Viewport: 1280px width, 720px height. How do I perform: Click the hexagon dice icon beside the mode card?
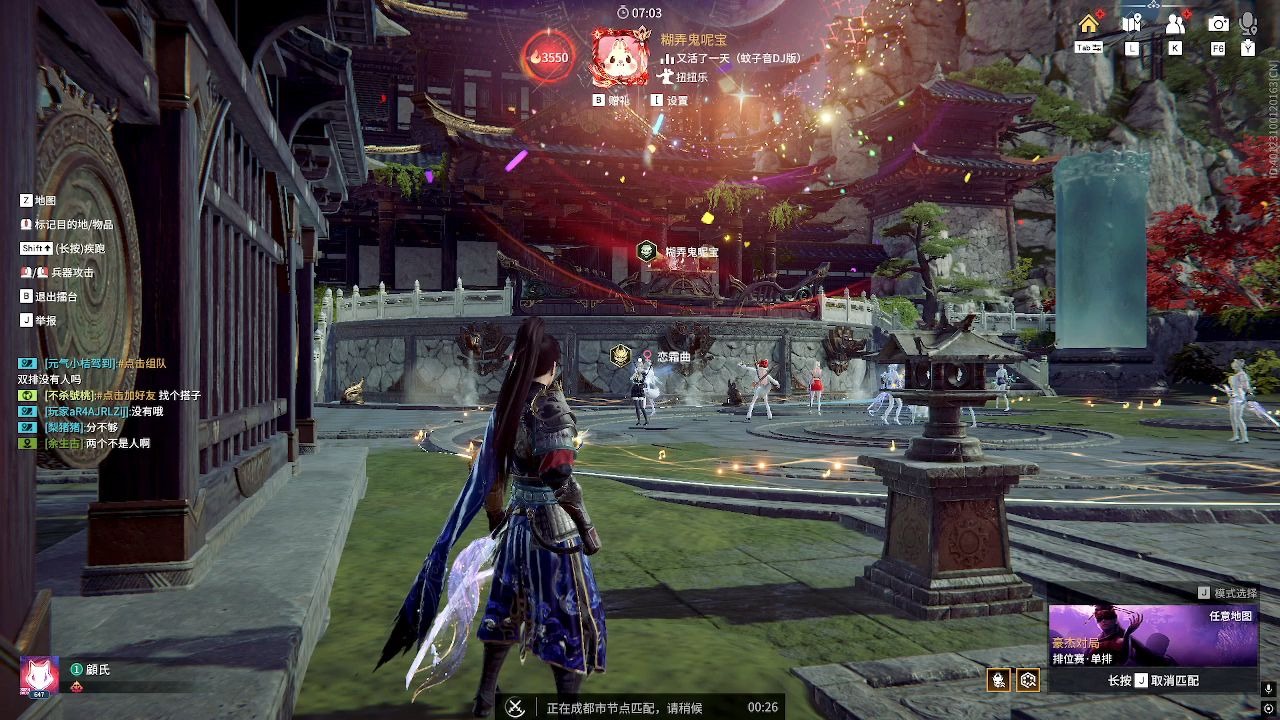1028,681
